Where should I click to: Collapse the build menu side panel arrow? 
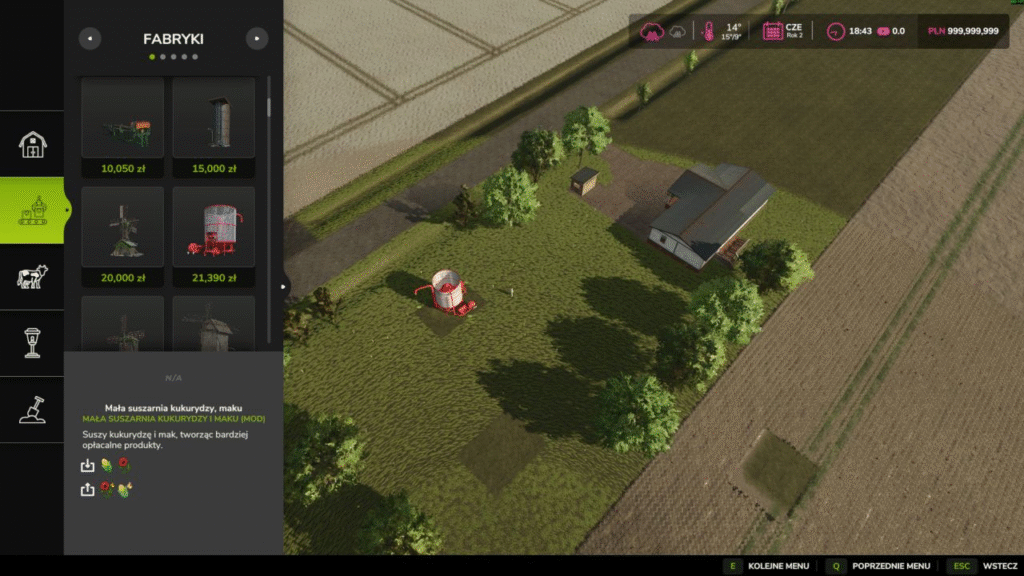point(283,287)
